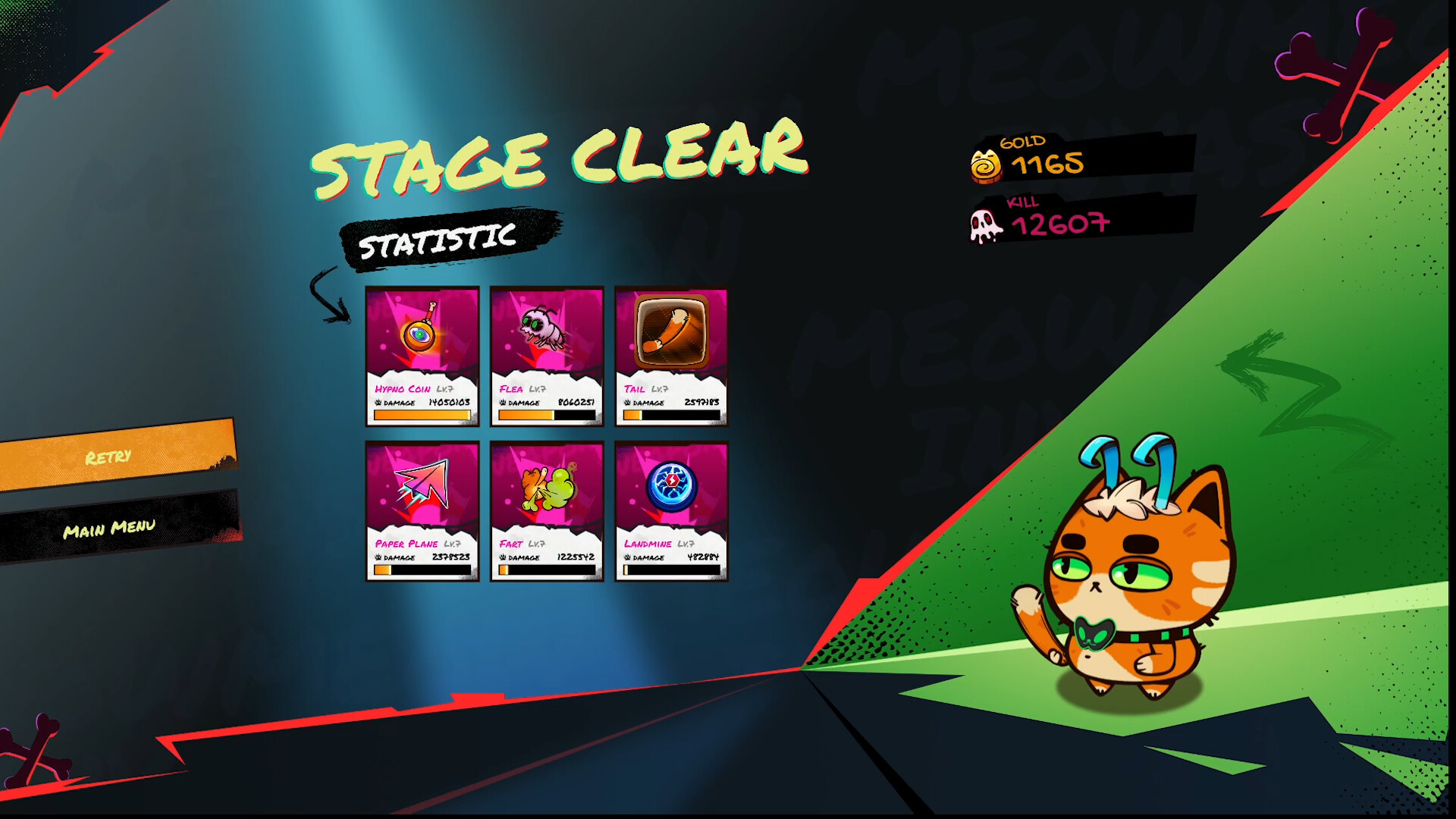Click the Landmine damage progress bar
1456x819 pixels.
tap(672, 569)
